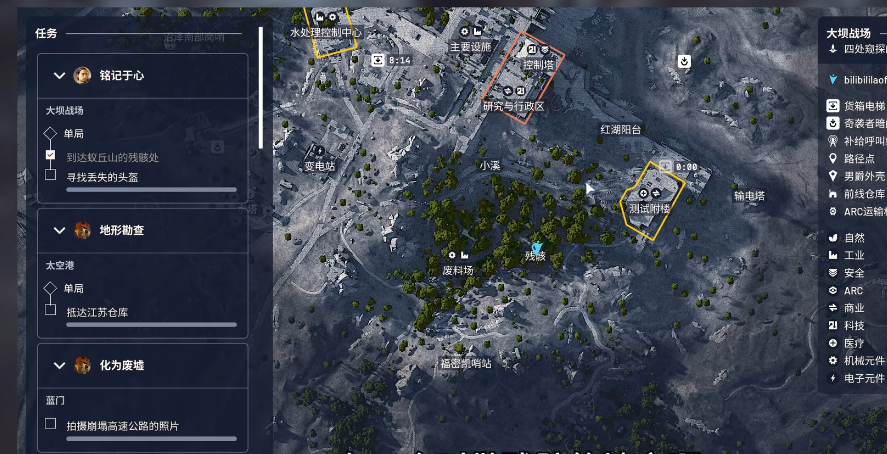The width and height of the screenshot is (887, 454).
Task: Toggle the 工业 loot category filter
Action: click(851, 255)
